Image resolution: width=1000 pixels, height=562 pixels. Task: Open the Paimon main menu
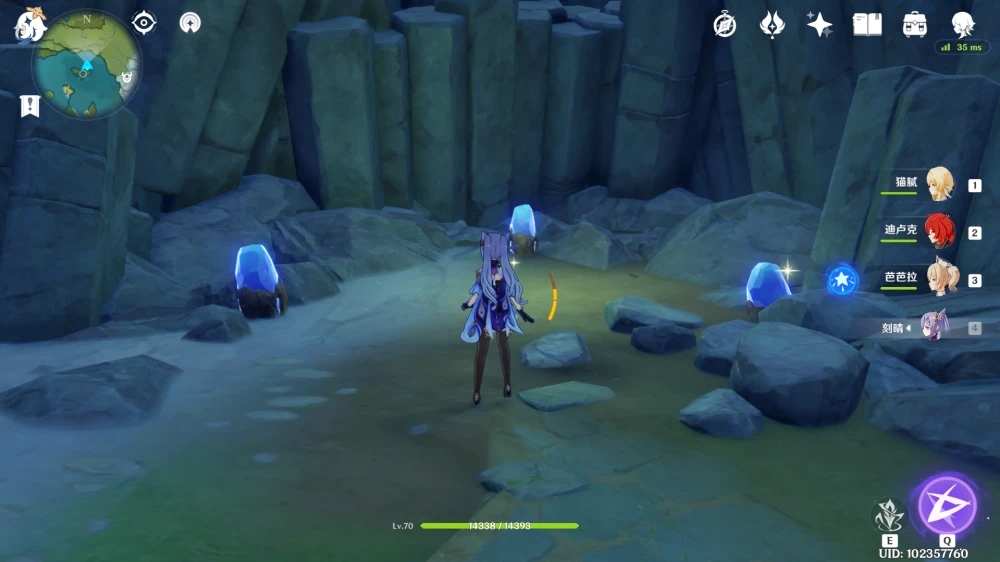point(28,25)
